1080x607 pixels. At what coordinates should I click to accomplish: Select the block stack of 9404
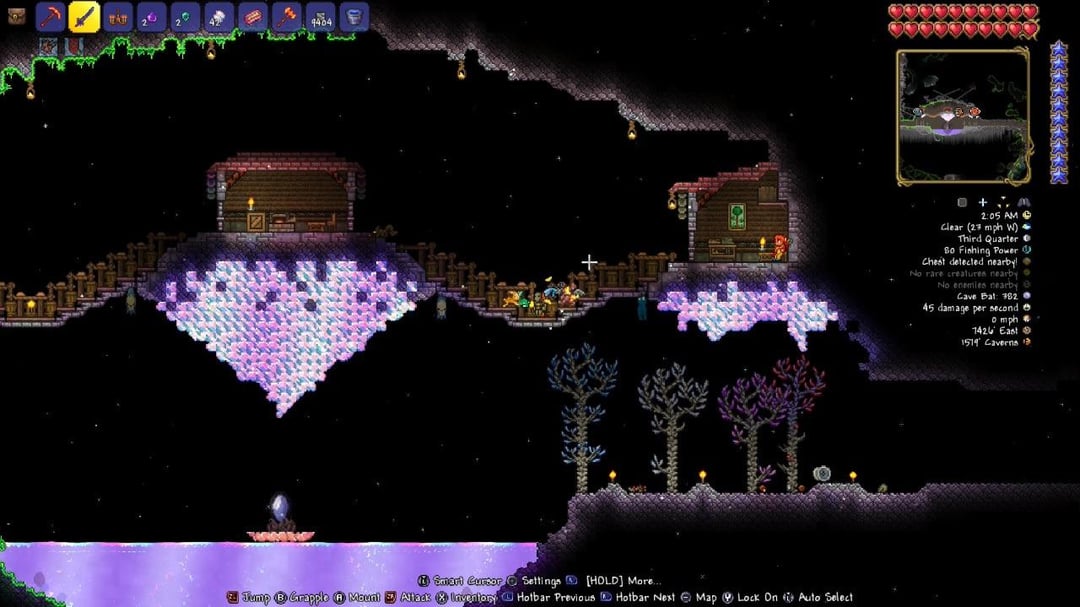[x=320, y=17]
